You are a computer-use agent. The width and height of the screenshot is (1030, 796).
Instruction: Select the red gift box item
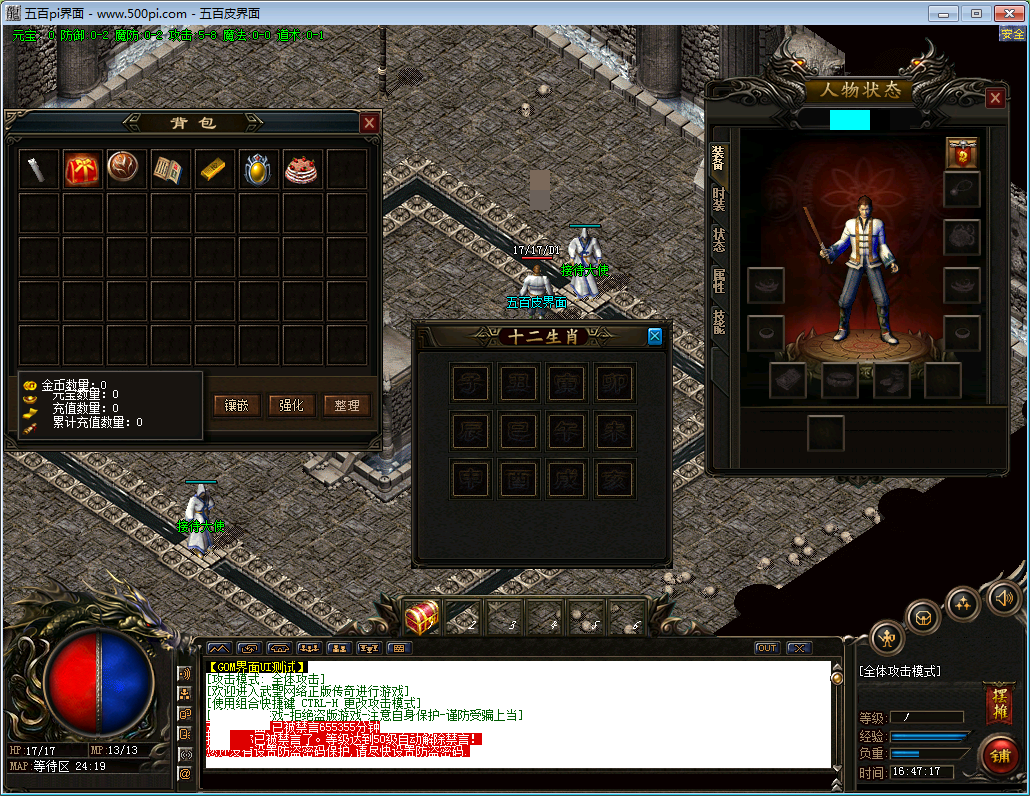tap(83, 169)
